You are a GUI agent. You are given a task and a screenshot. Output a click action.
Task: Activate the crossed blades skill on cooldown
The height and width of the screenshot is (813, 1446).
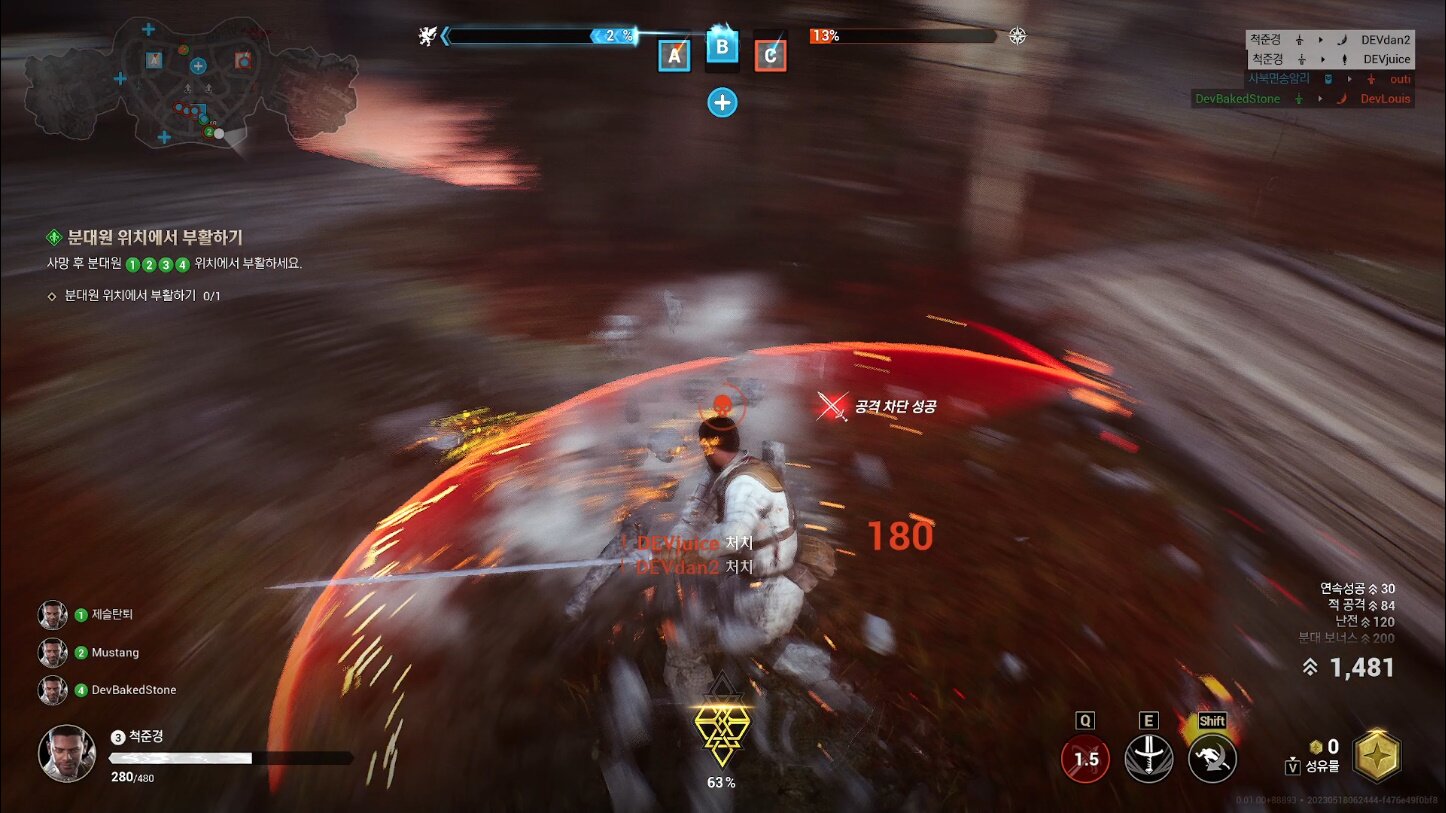pyautogui.click(x=1085, y=759)
